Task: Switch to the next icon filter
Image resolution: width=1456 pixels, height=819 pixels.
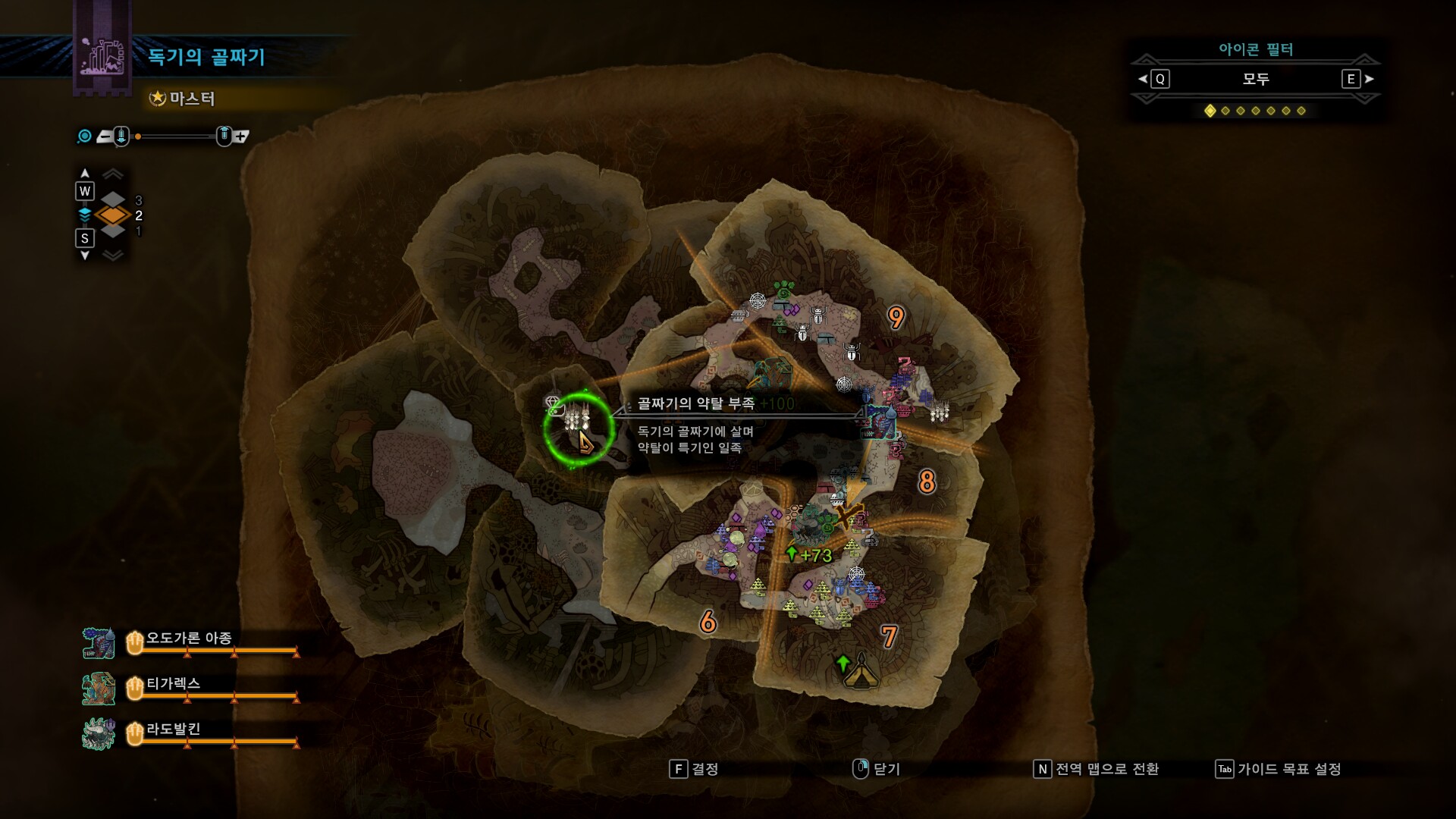Action: [x=1368, y=79]
